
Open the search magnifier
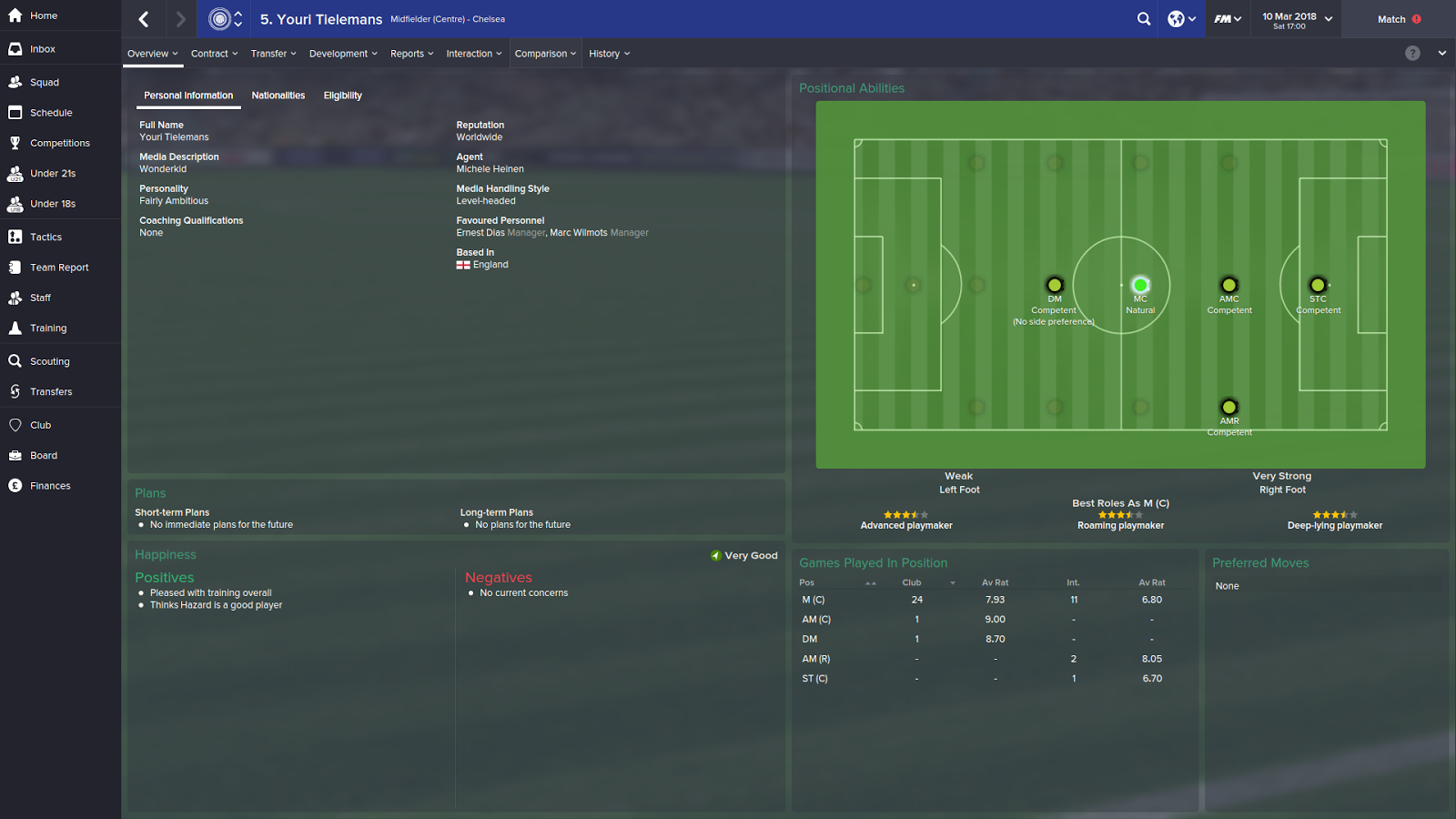[x=1144, y=18]
